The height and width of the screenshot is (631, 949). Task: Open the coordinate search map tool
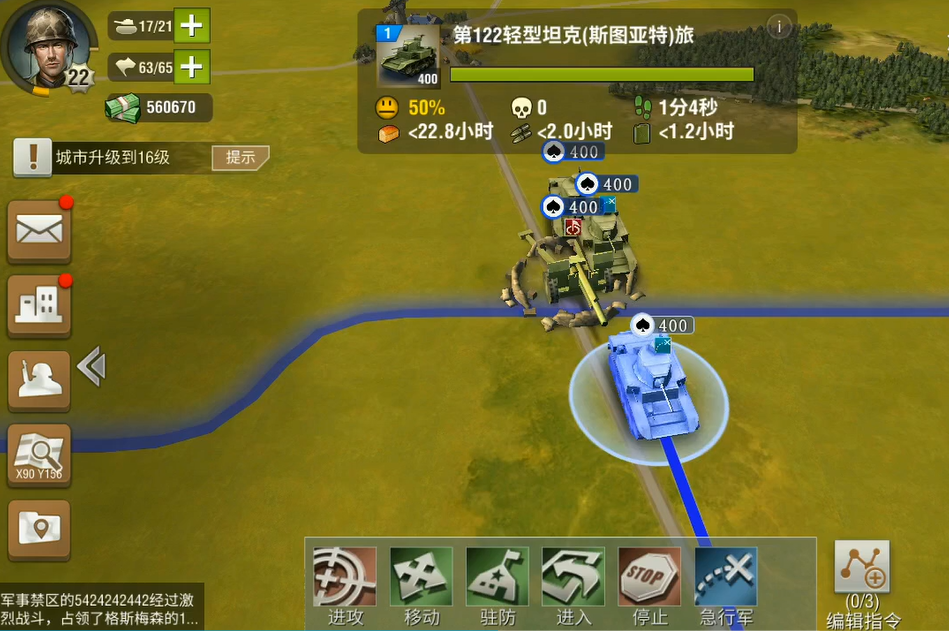click(40, 456)
